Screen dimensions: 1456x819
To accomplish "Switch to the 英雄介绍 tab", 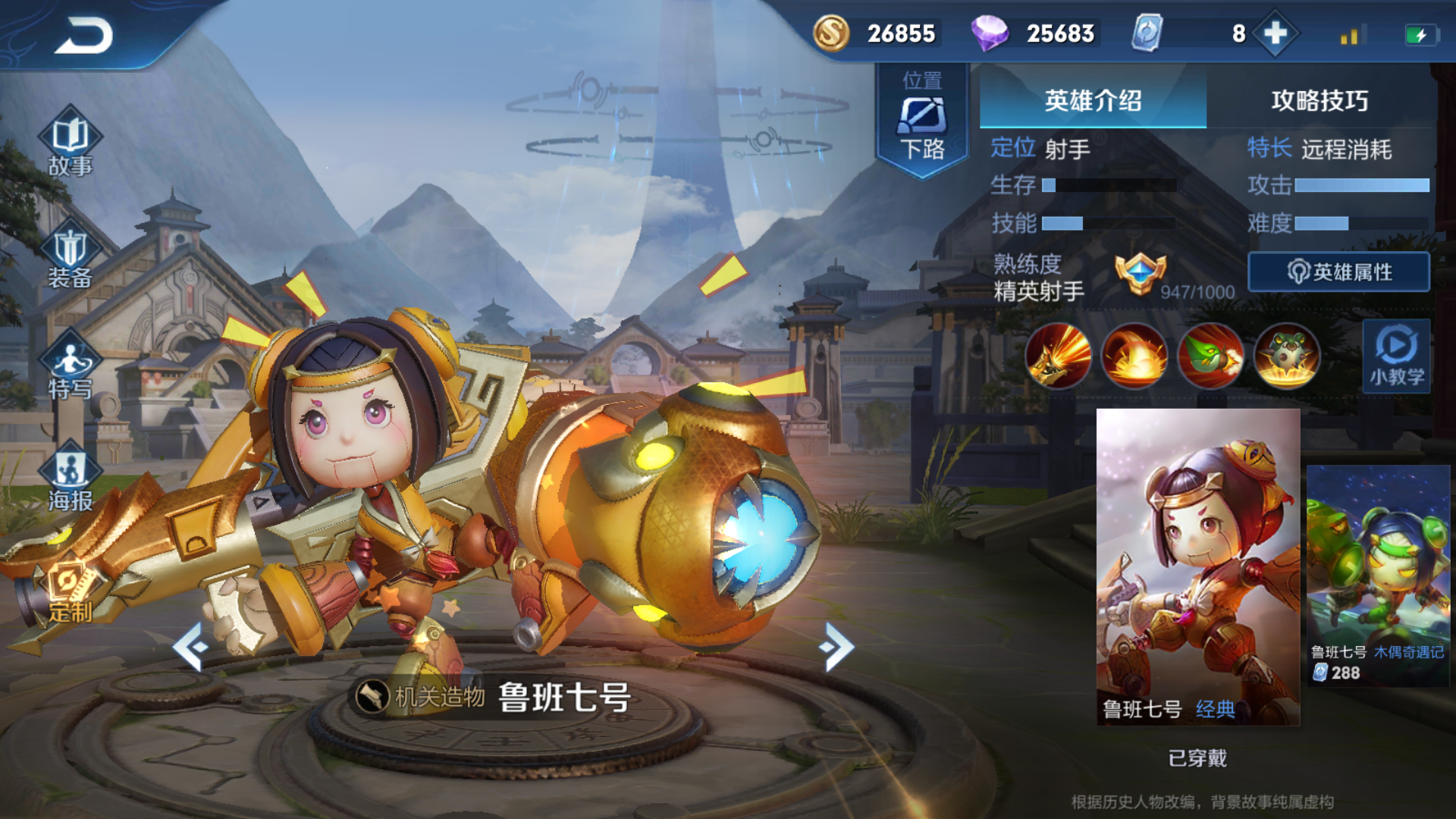I will [1092, 103].
